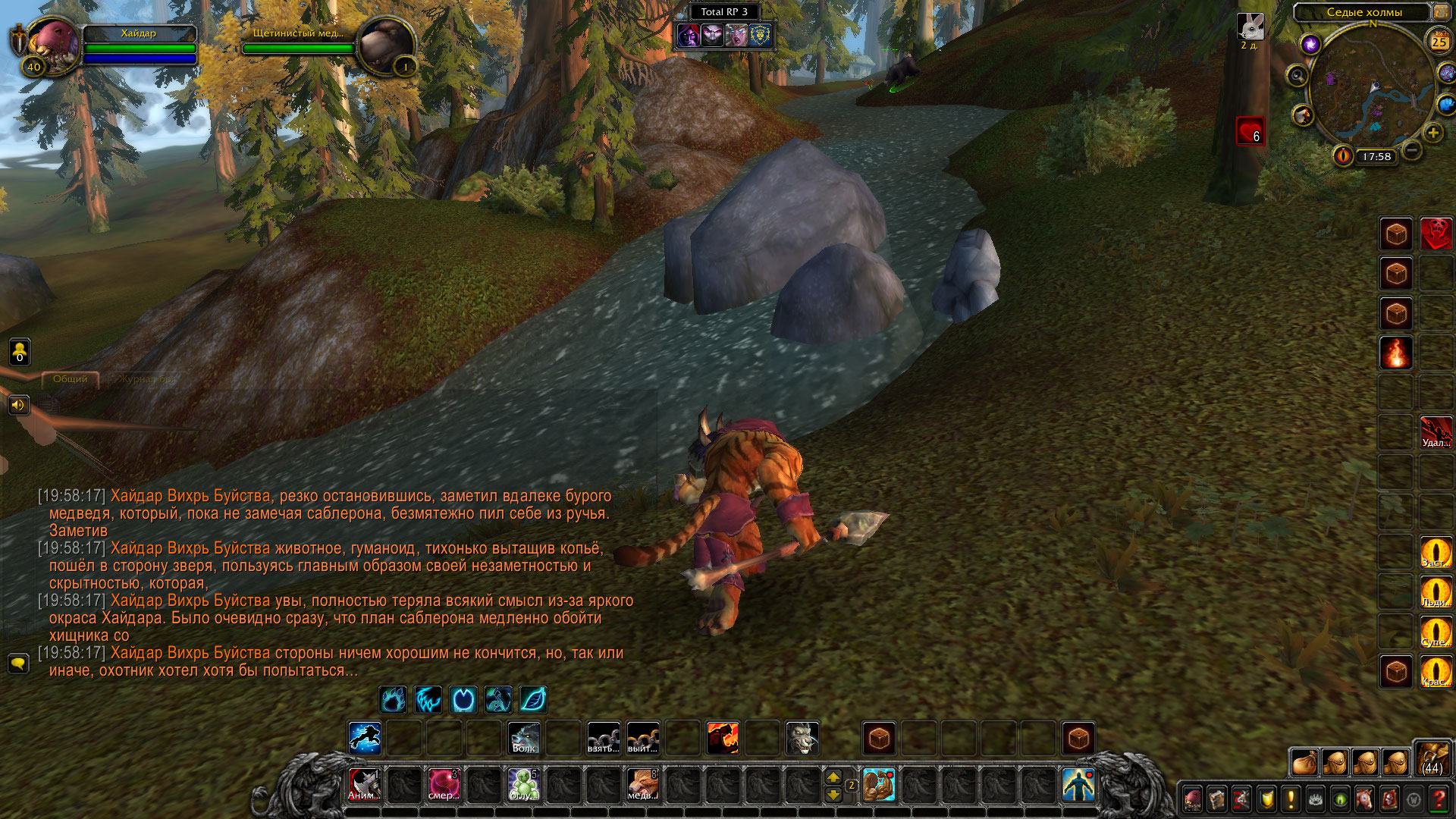Screen dimensions: 1456x819
Task: Select the Щетинистый медведь target portrait
Action: [385, 44]
